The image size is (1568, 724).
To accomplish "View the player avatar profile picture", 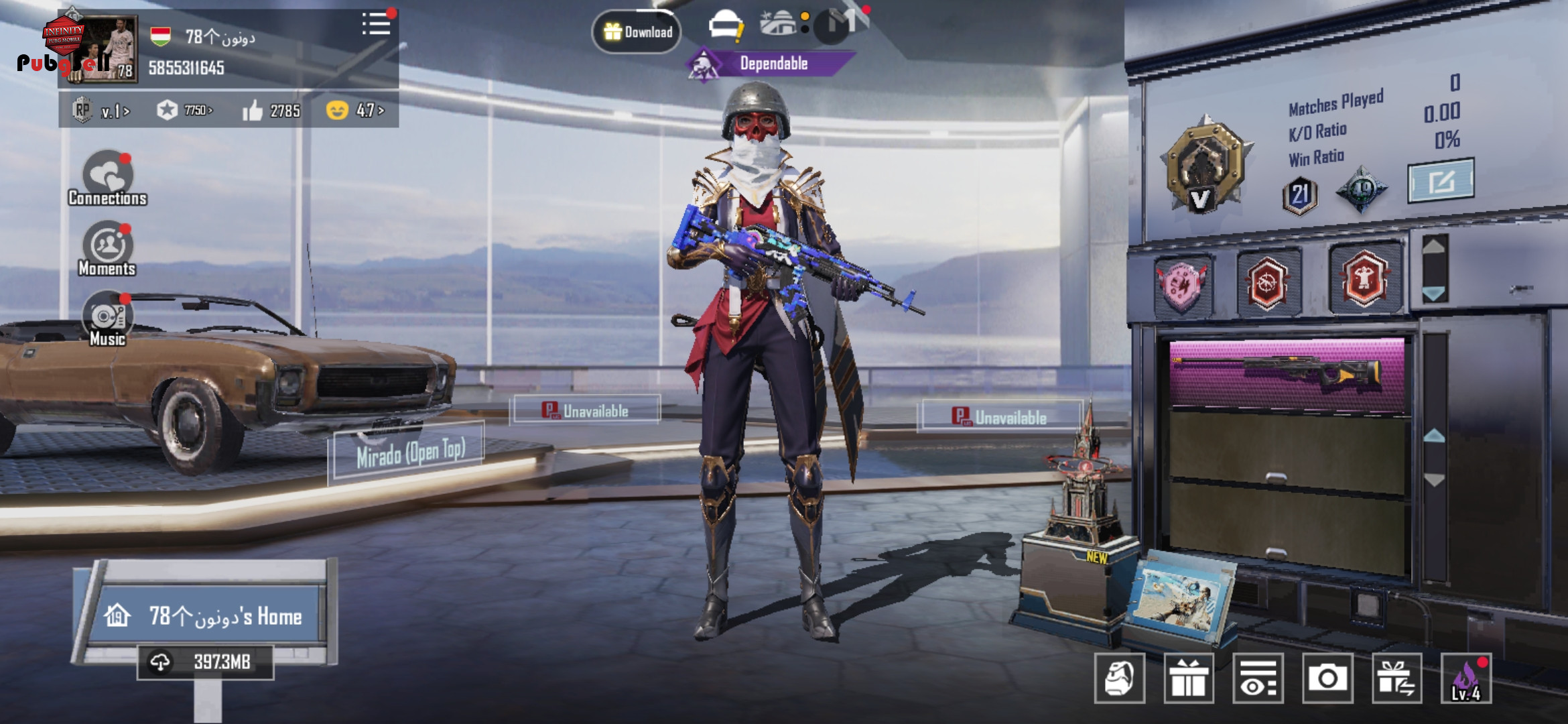I will 102,50.
